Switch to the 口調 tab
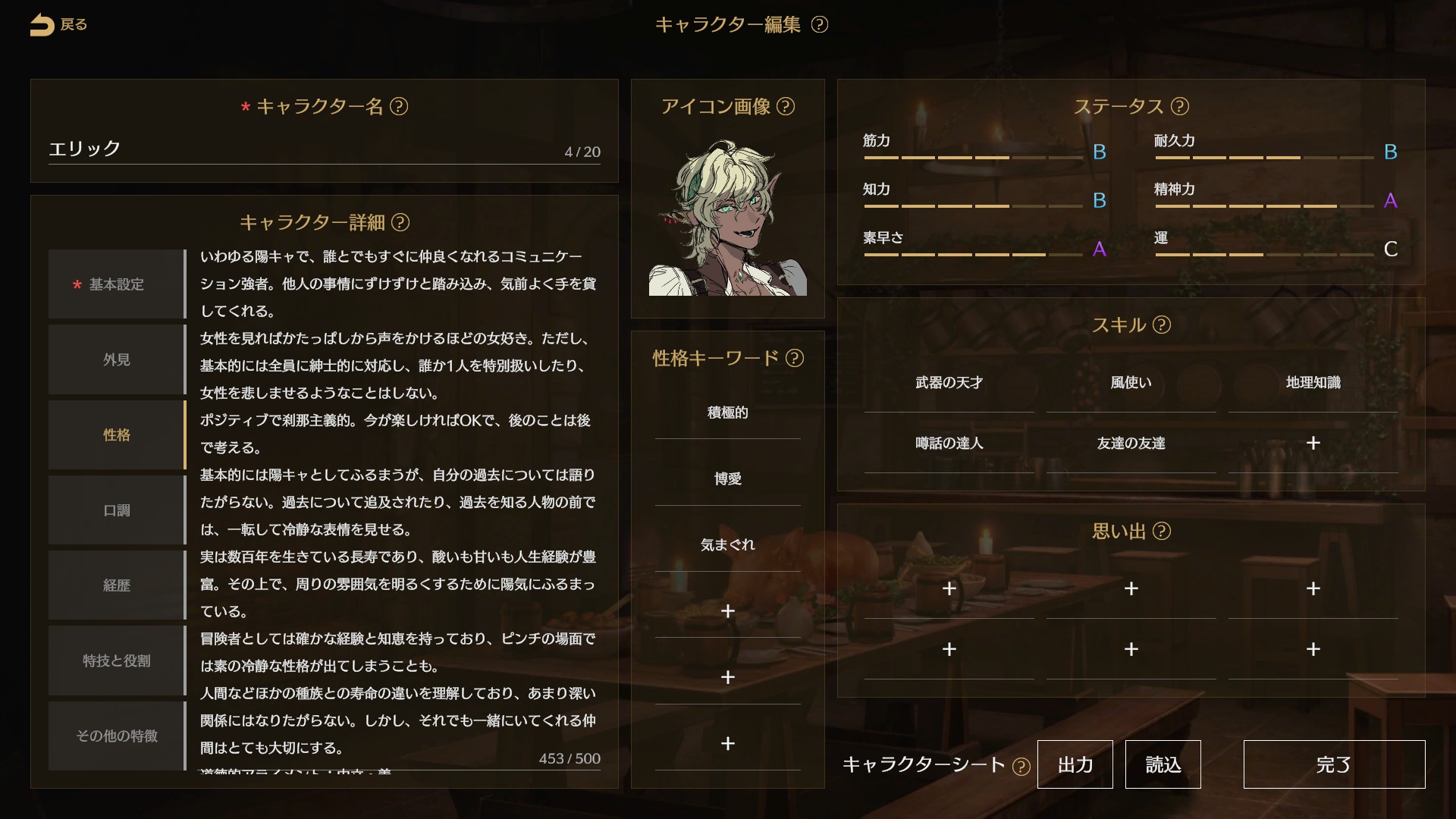This screenshot has width=1456, height=819. click(x=115, y=510)
